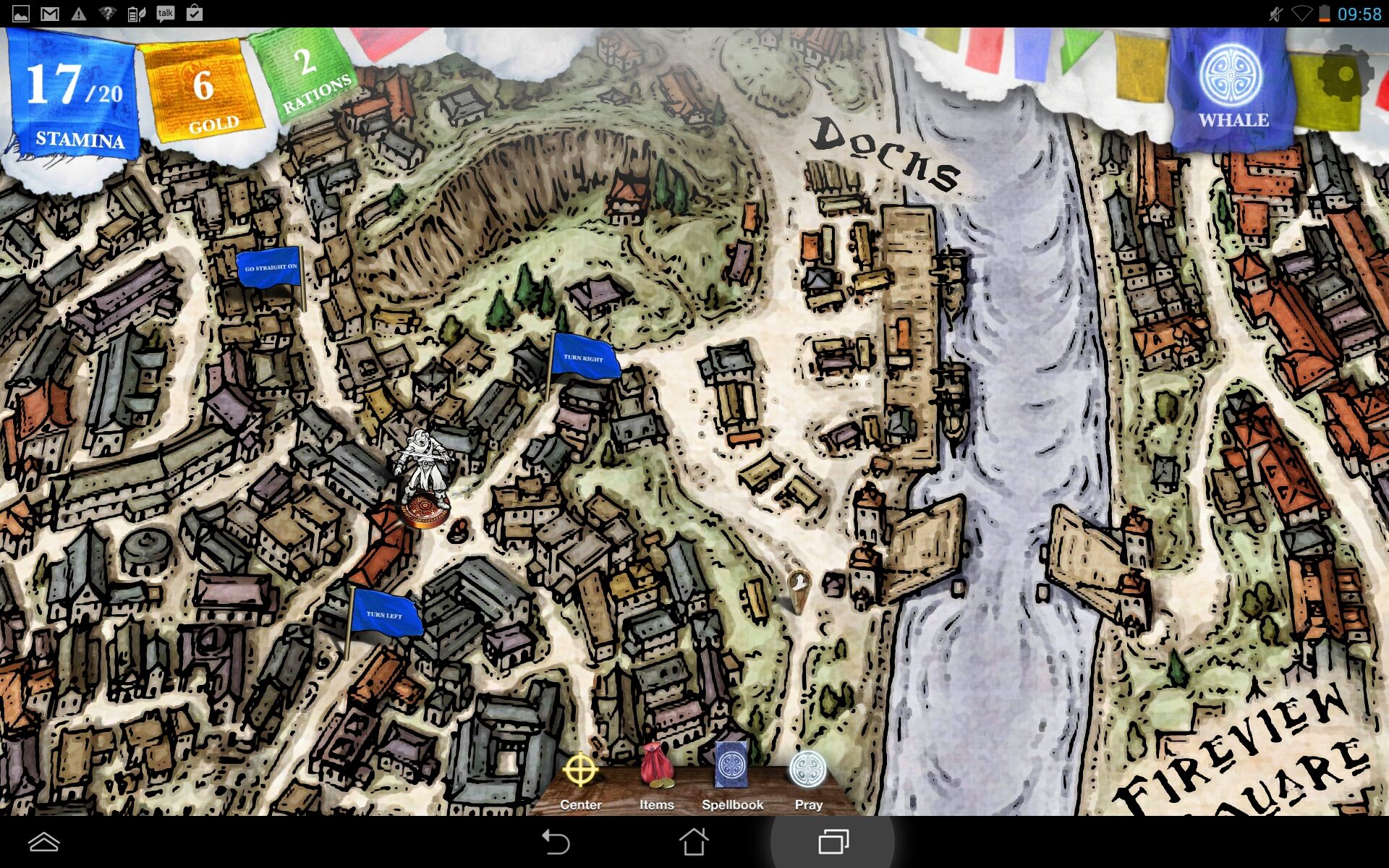
Task: Choose the Go Straight On flag
Action: pos(270,268)
